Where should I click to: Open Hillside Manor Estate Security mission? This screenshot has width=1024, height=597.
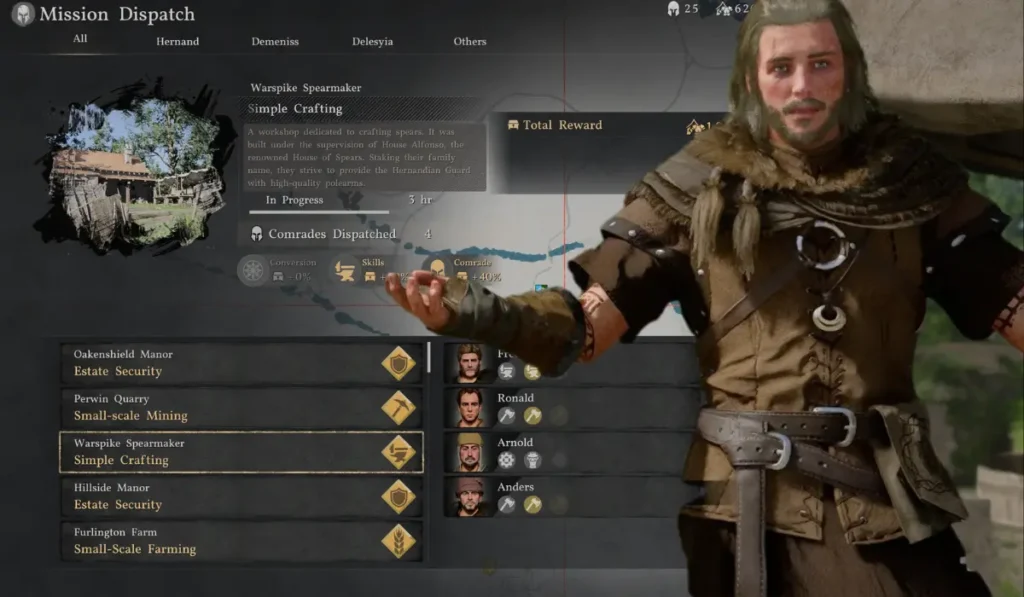point(241,496)
